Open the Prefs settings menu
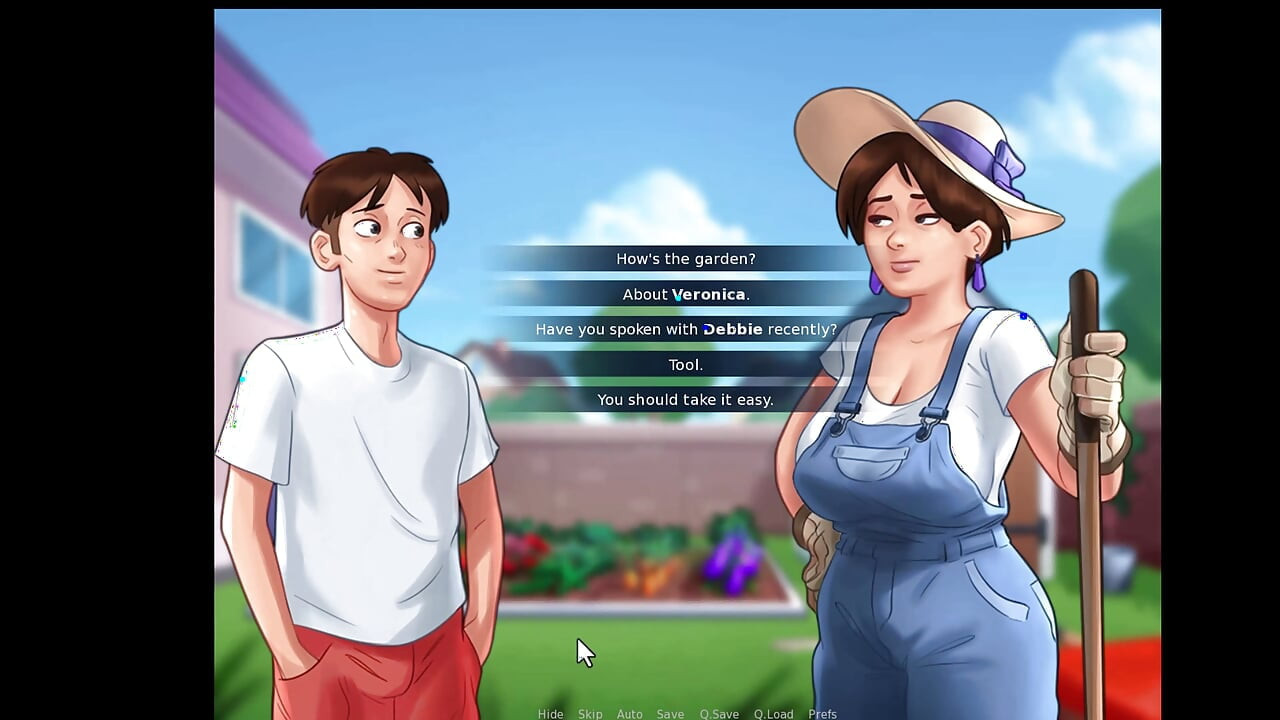The width and height of the screenshot is (1280, 720). (822, 714)
